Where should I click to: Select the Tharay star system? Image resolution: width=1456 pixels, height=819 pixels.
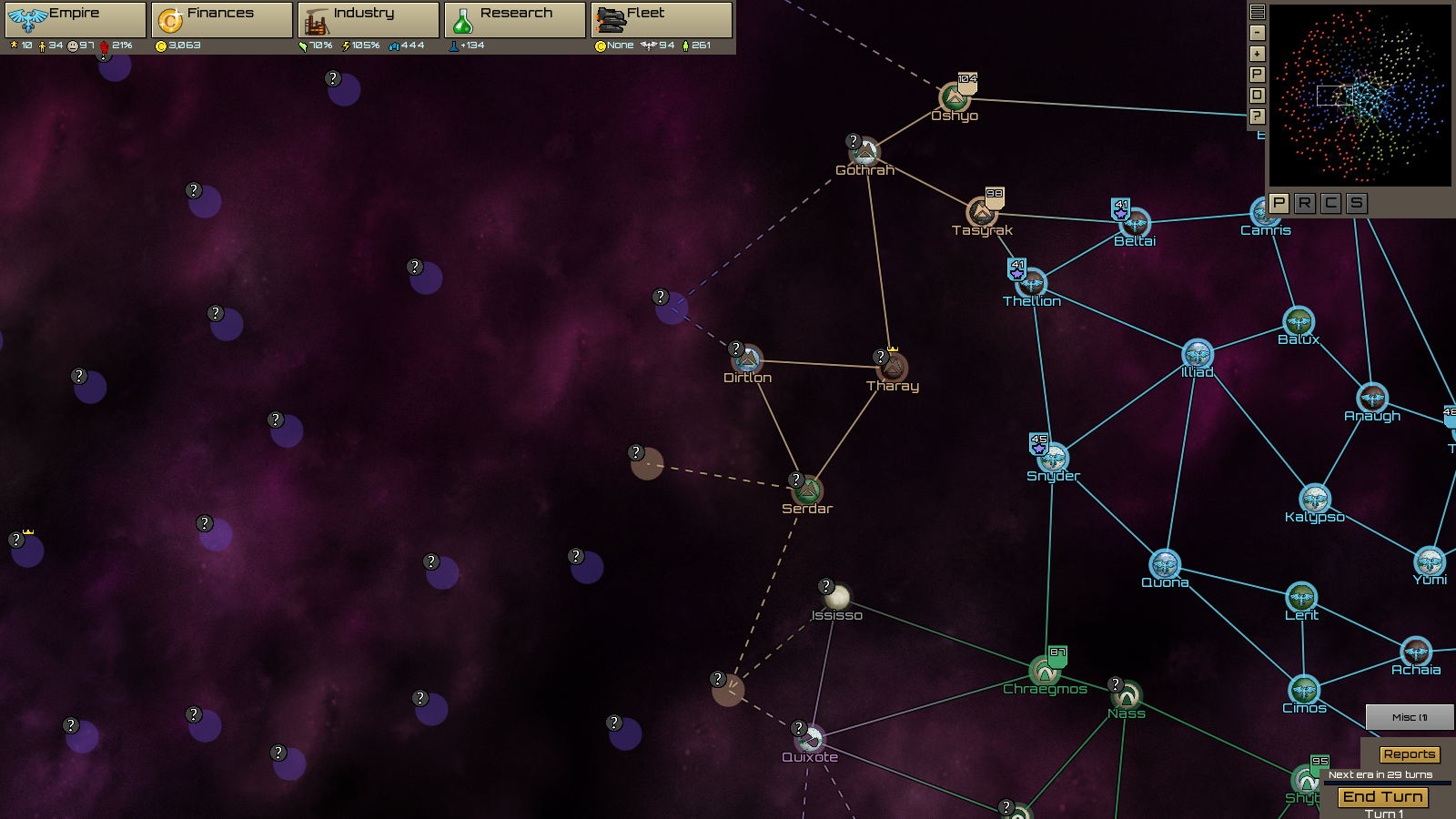click(x=893, y=369)
